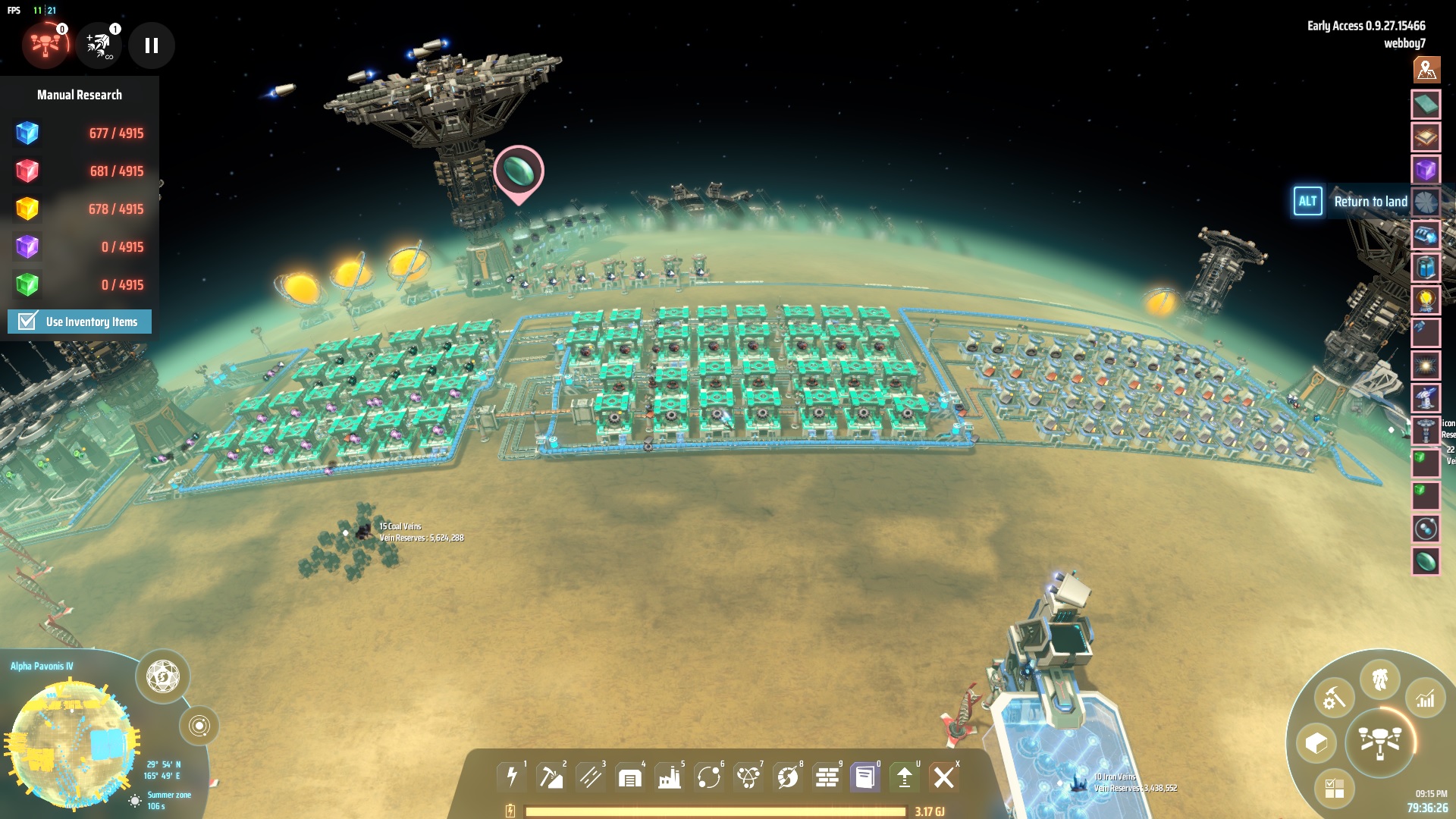Viewport: 1456px width, 819px height.
Task: Show the production statistics chart button
Action: click(x=1426, y=698)
